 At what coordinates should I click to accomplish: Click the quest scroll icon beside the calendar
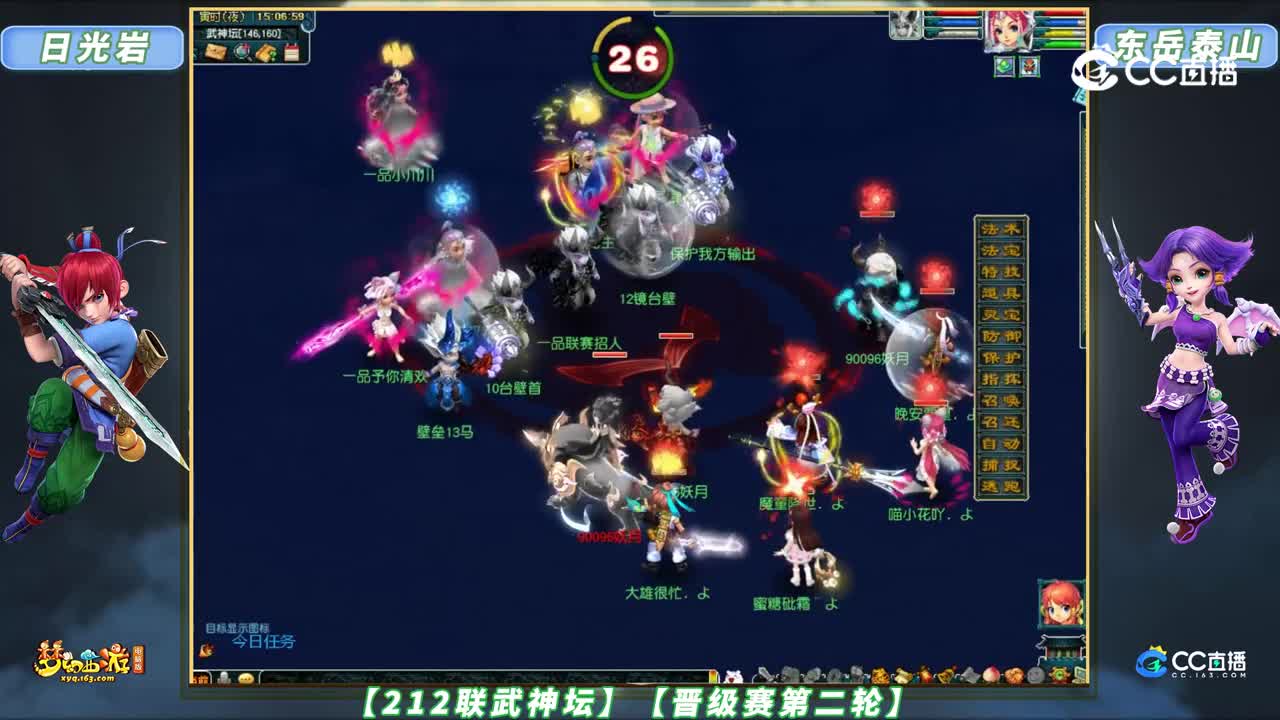click(266, 52)
